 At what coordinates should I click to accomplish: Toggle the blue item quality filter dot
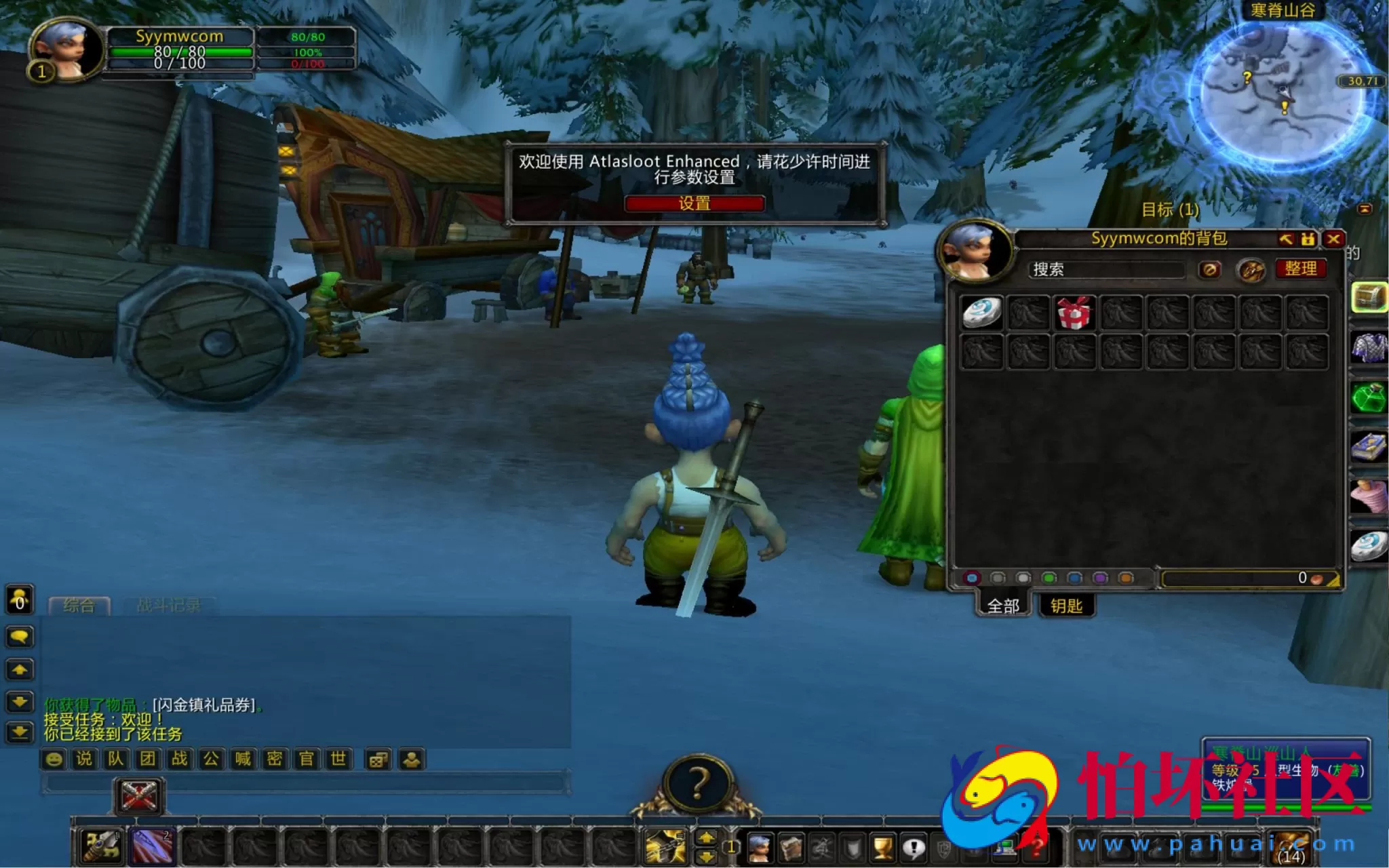[1074, 577]
